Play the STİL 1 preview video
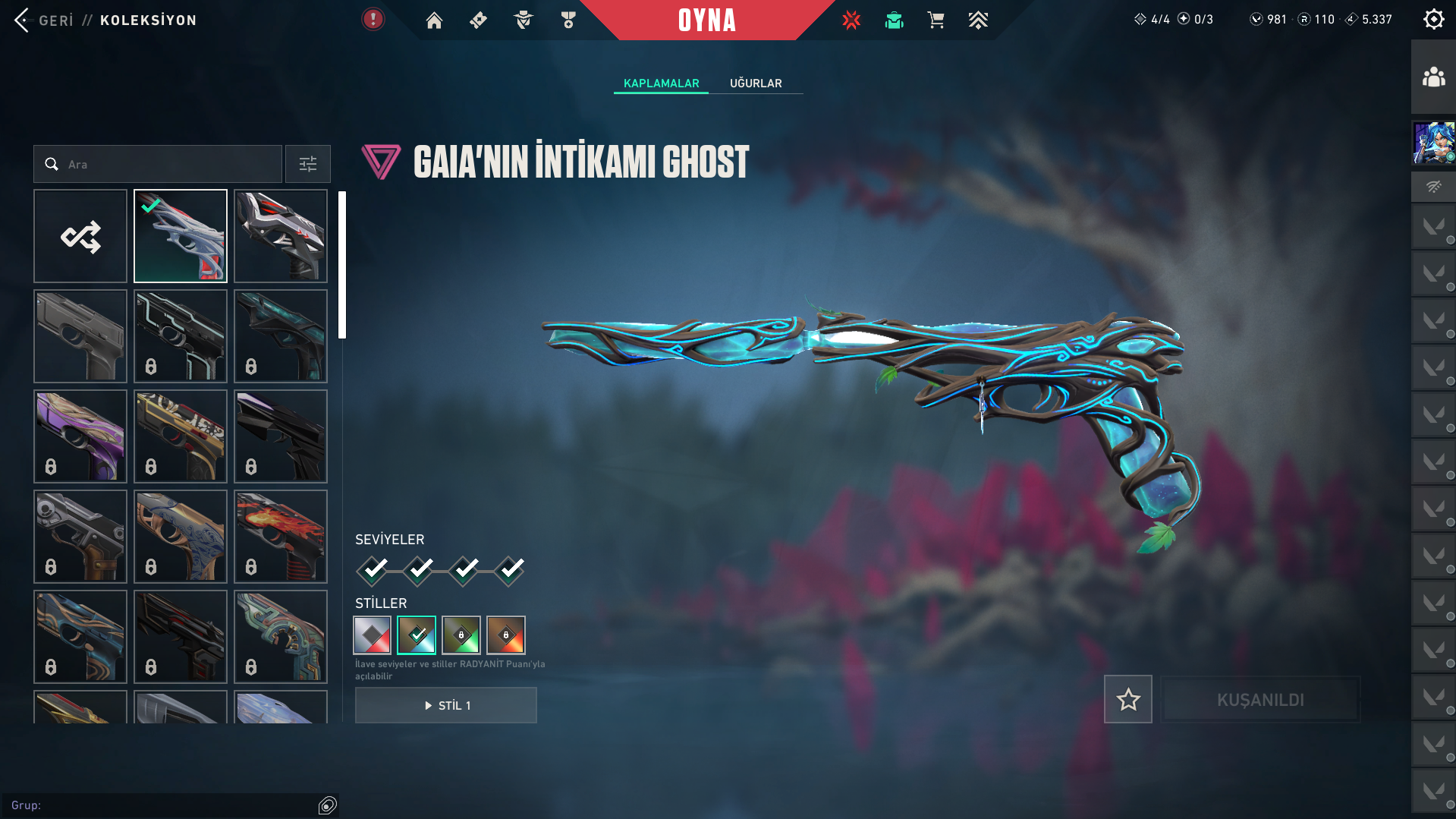The image size is (1456, 819). coord(446,705)
